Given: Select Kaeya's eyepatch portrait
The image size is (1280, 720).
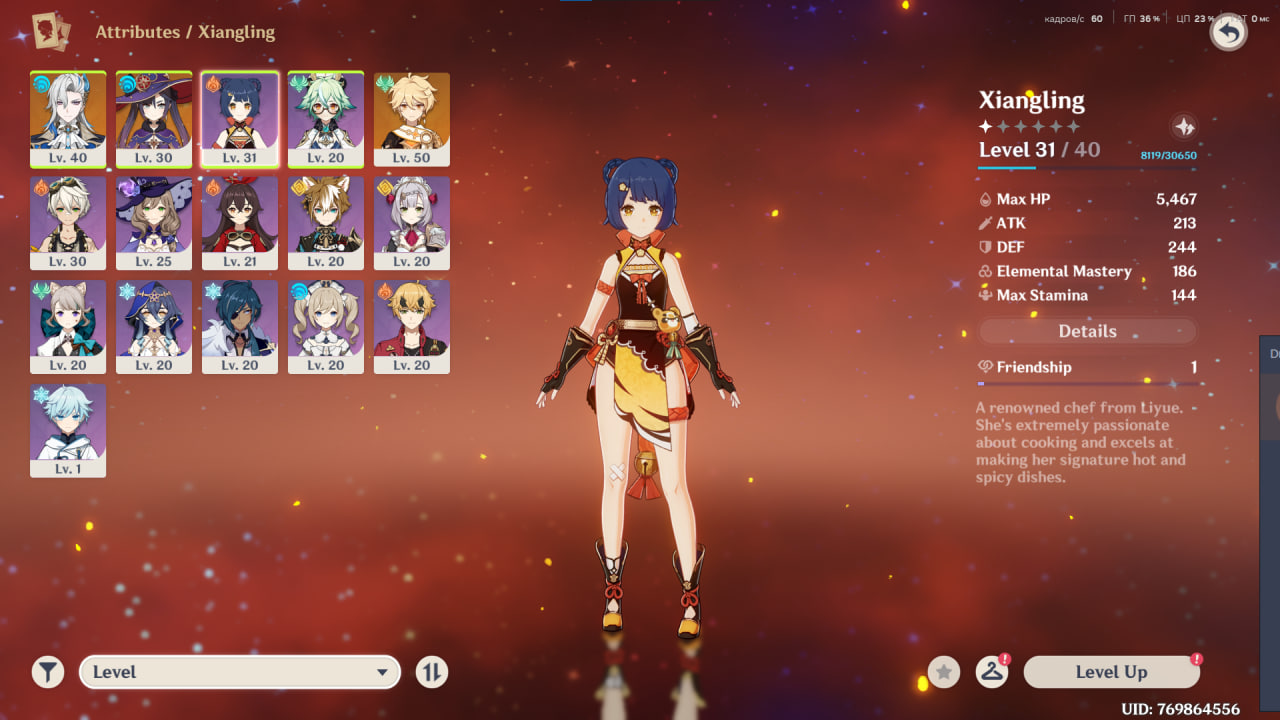Looking at the screenshot, I should click(240, 327).
